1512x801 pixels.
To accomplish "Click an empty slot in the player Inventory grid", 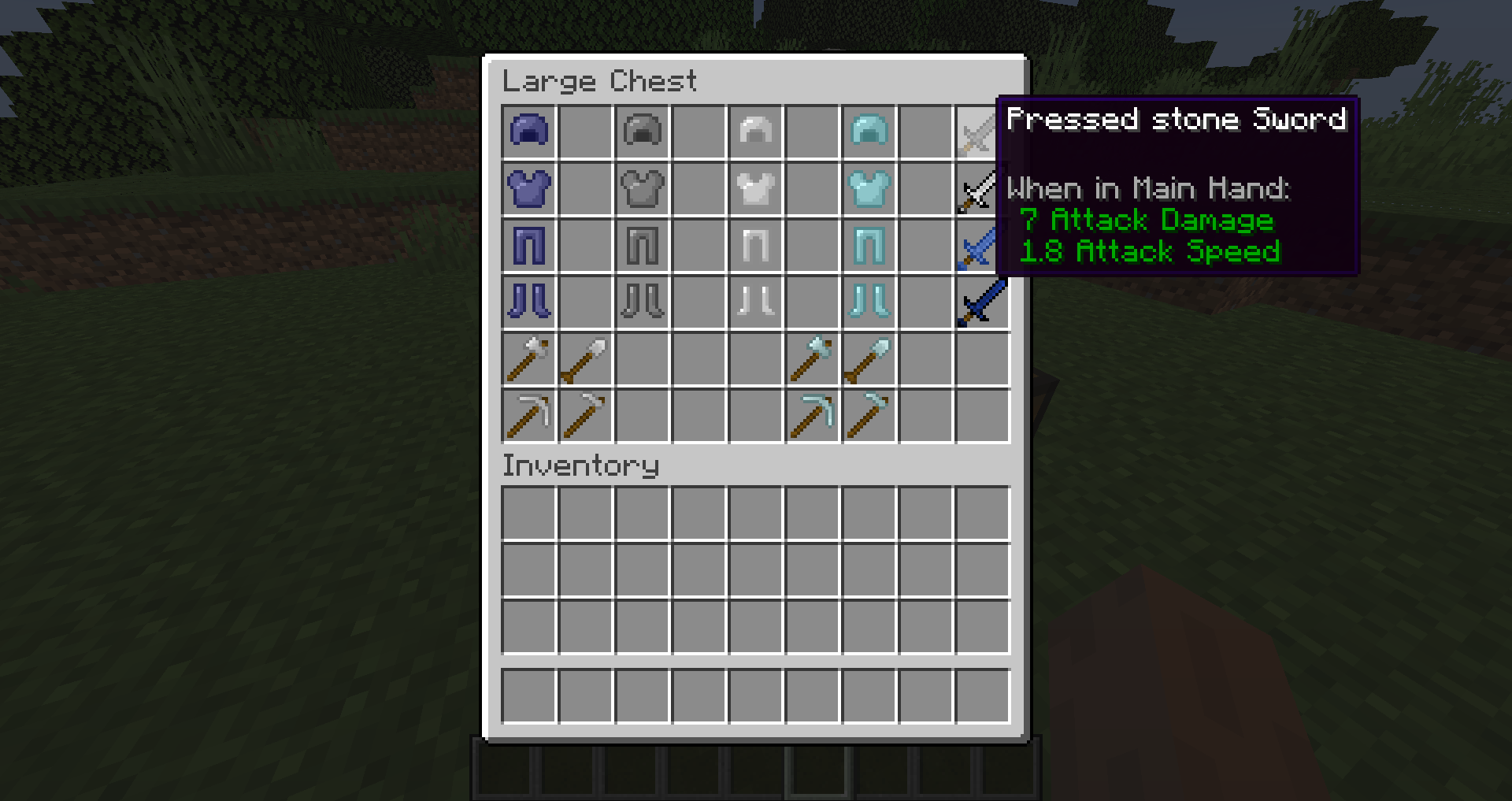I will [x=528, y=514].
